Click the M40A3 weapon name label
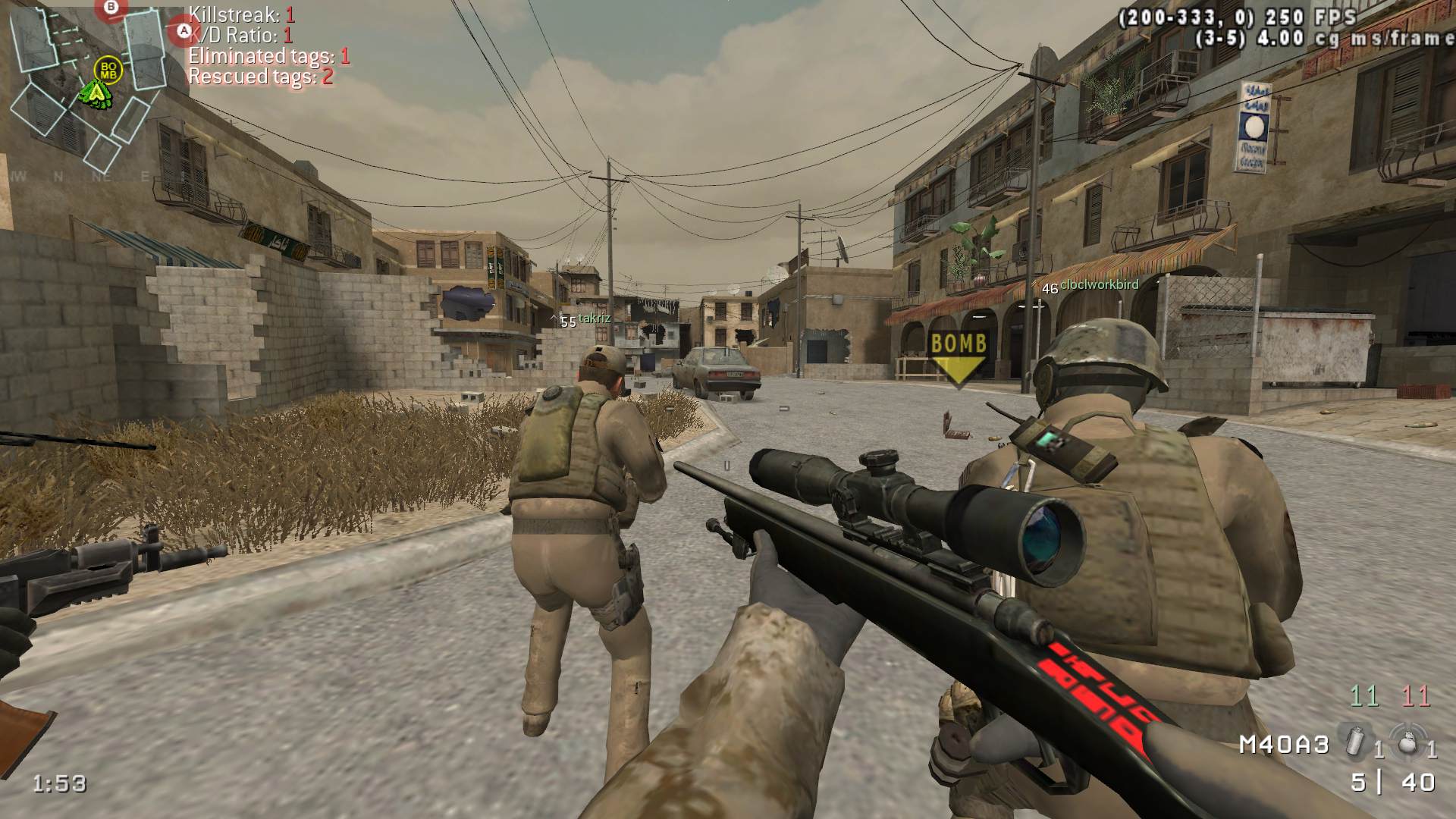1456x819 pixels. (x=1284, y=745)
